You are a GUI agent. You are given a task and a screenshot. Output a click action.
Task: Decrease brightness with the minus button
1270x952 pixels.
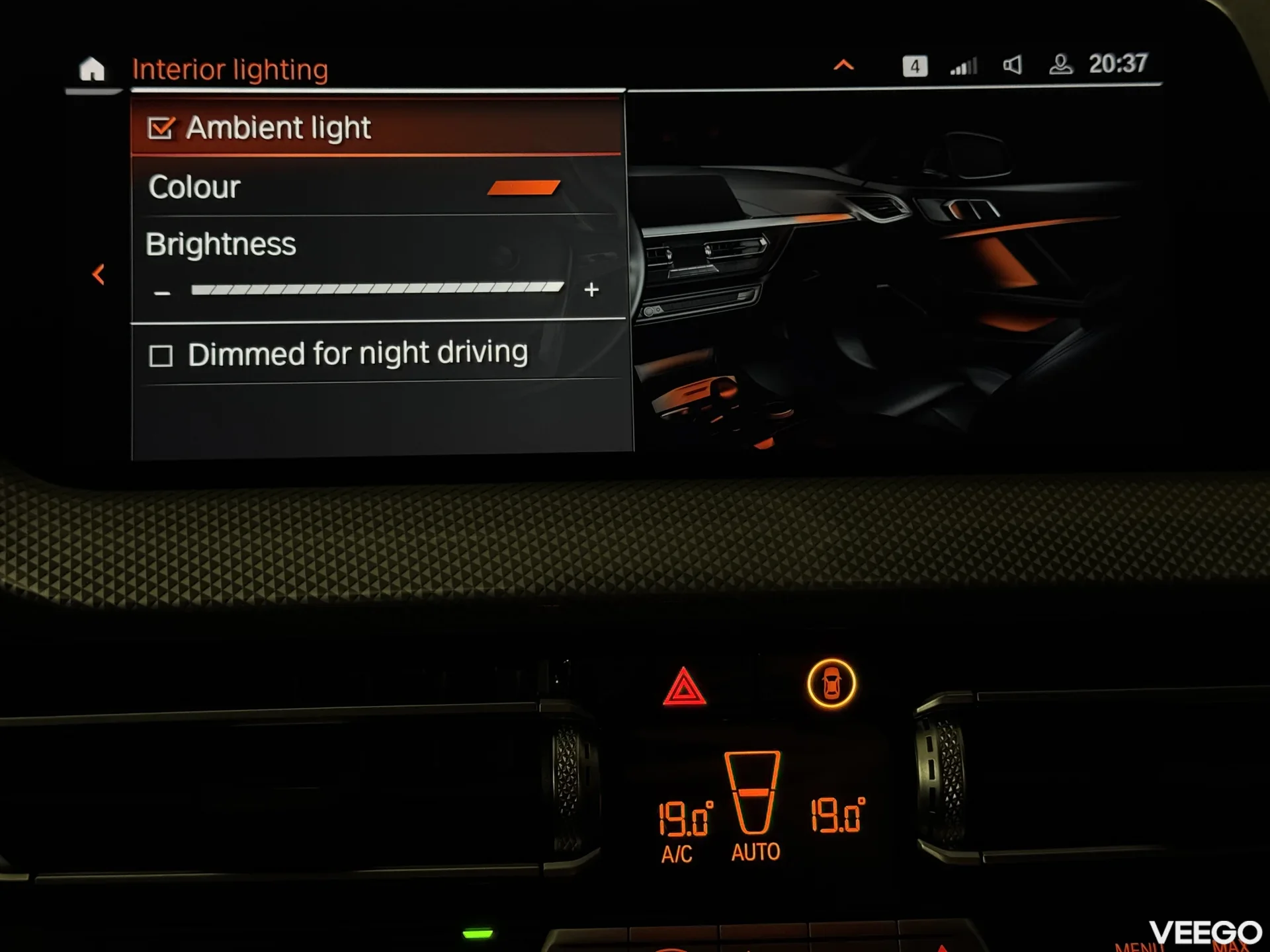[162, 292]
